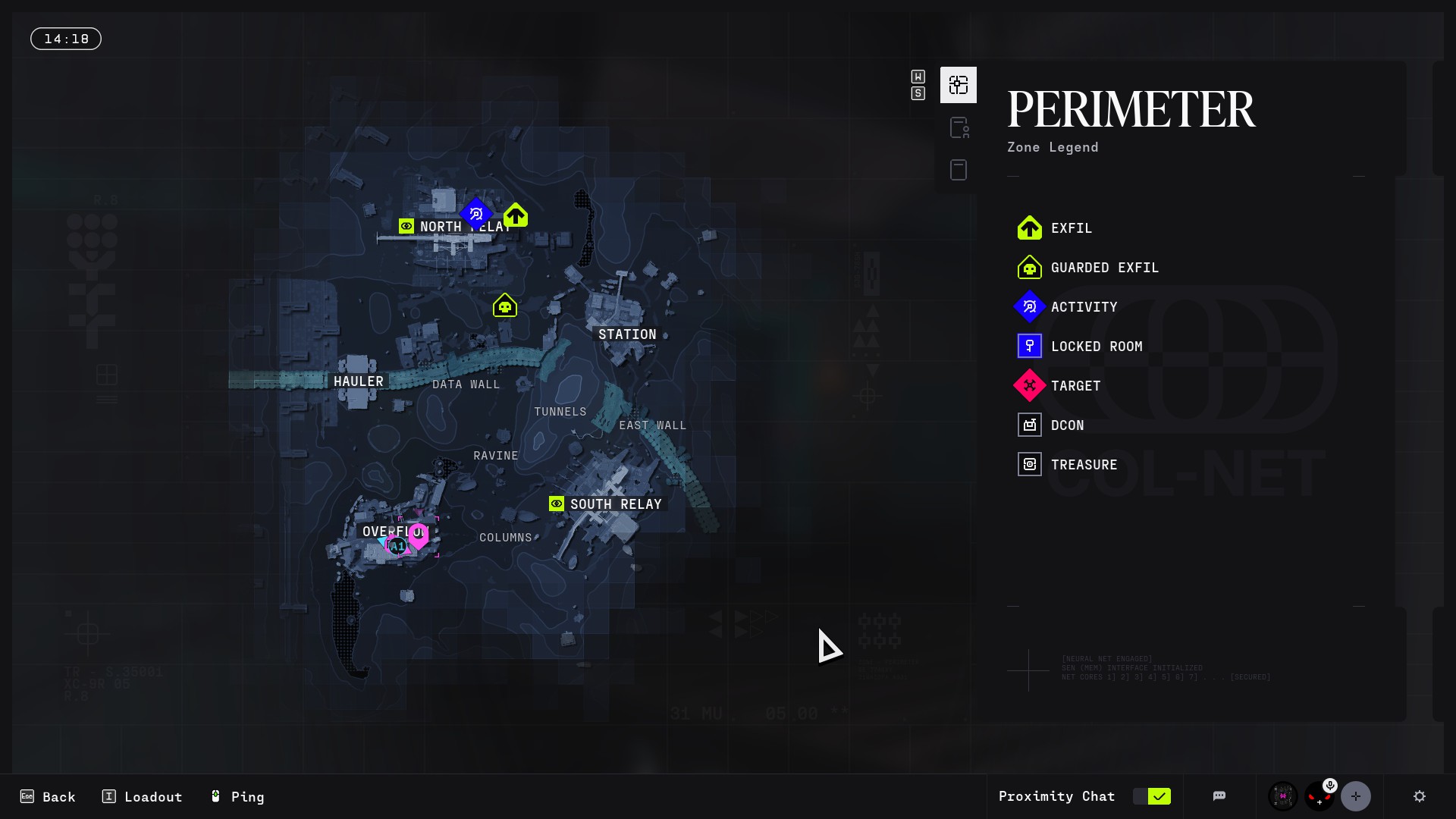The width and height of the screenshot is (1456, 819).
Task: Select the red-eyed player avatar with microphone
Action: pos(1319,796)
